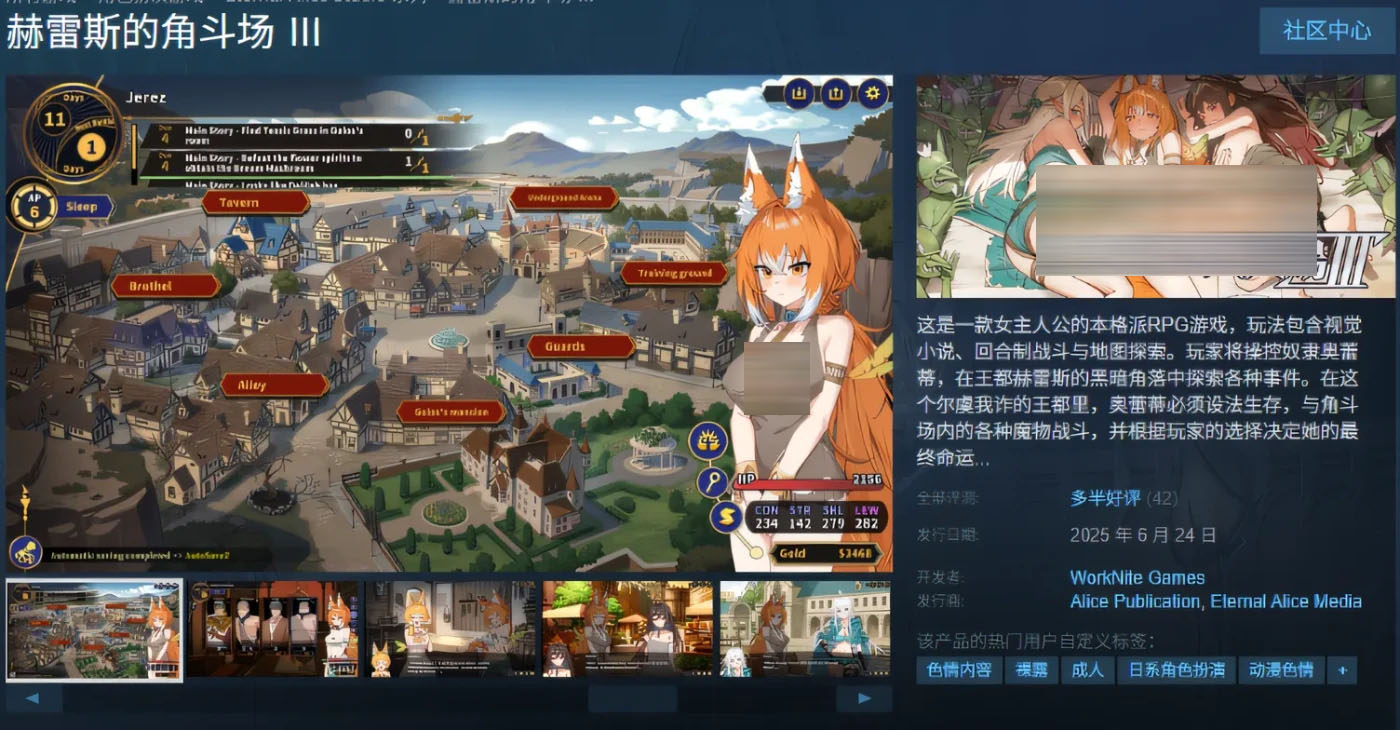Viewport: 1400px width, 730px height.
Task: Select the first screenshot thumbnail
Action: pos(94,629)
